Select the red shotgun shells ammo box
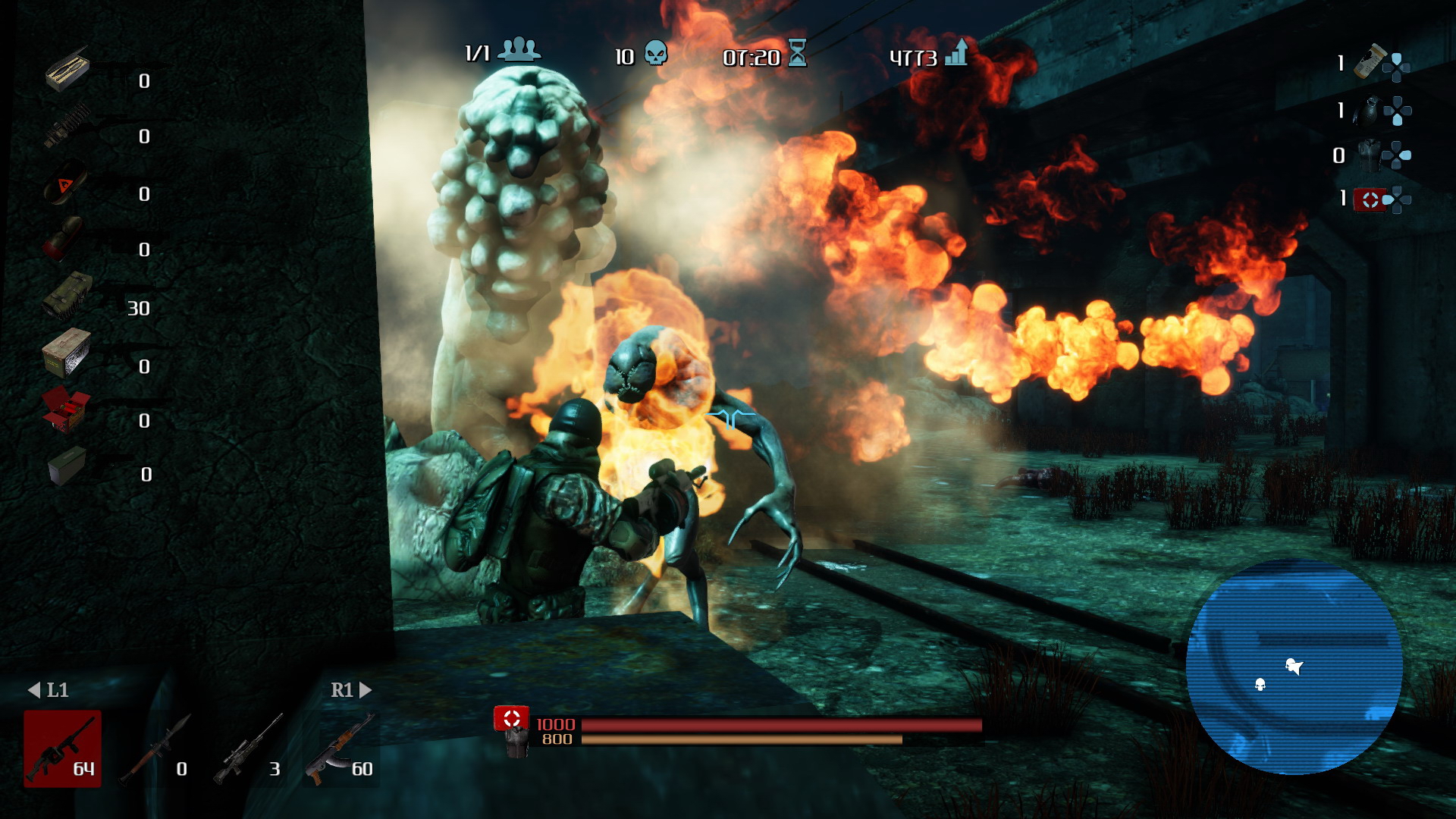 (66, 409)
